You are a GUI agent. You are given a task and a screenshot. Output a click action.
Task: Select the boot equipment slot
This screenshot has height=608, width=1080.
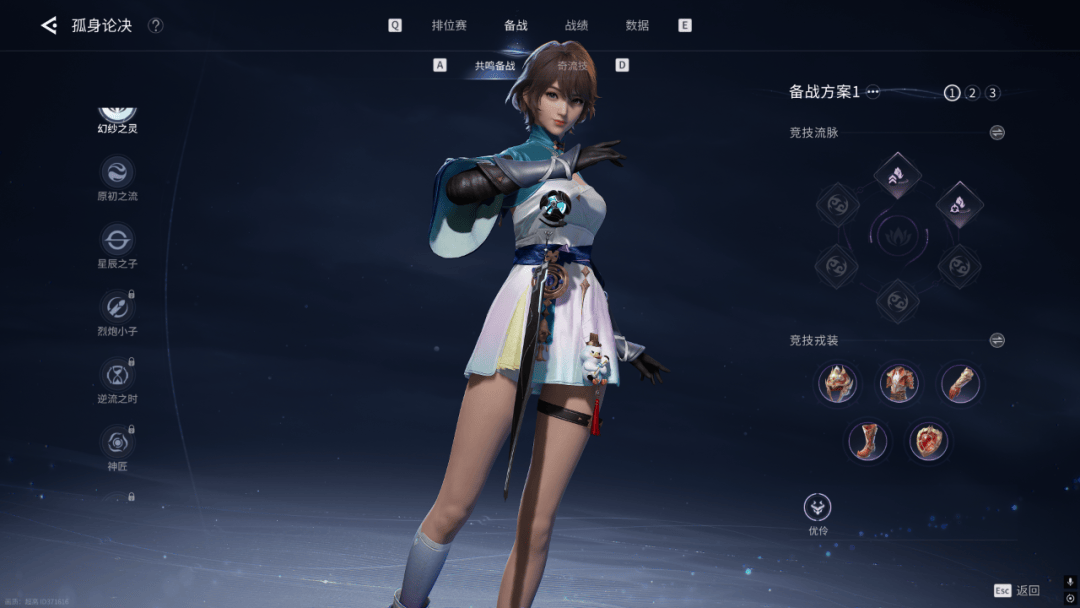[x=868, y=441]
